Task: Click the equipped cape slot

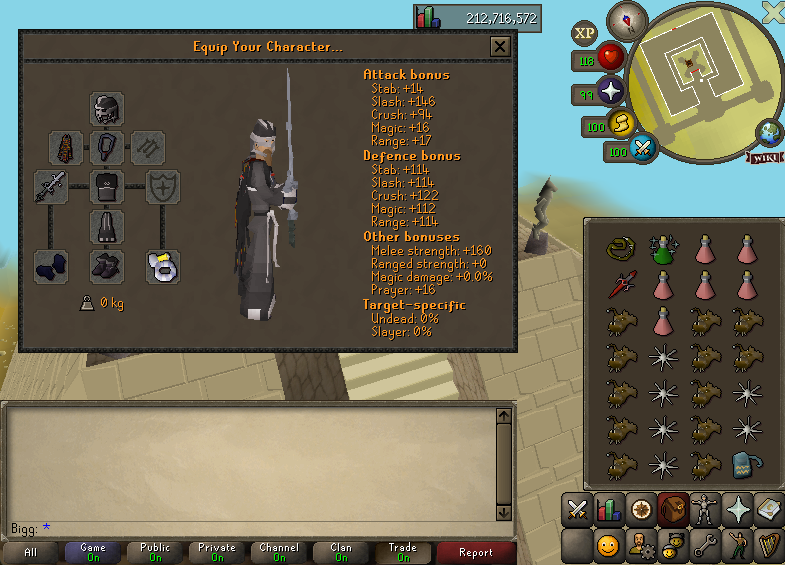Action: tap(66, 148)
